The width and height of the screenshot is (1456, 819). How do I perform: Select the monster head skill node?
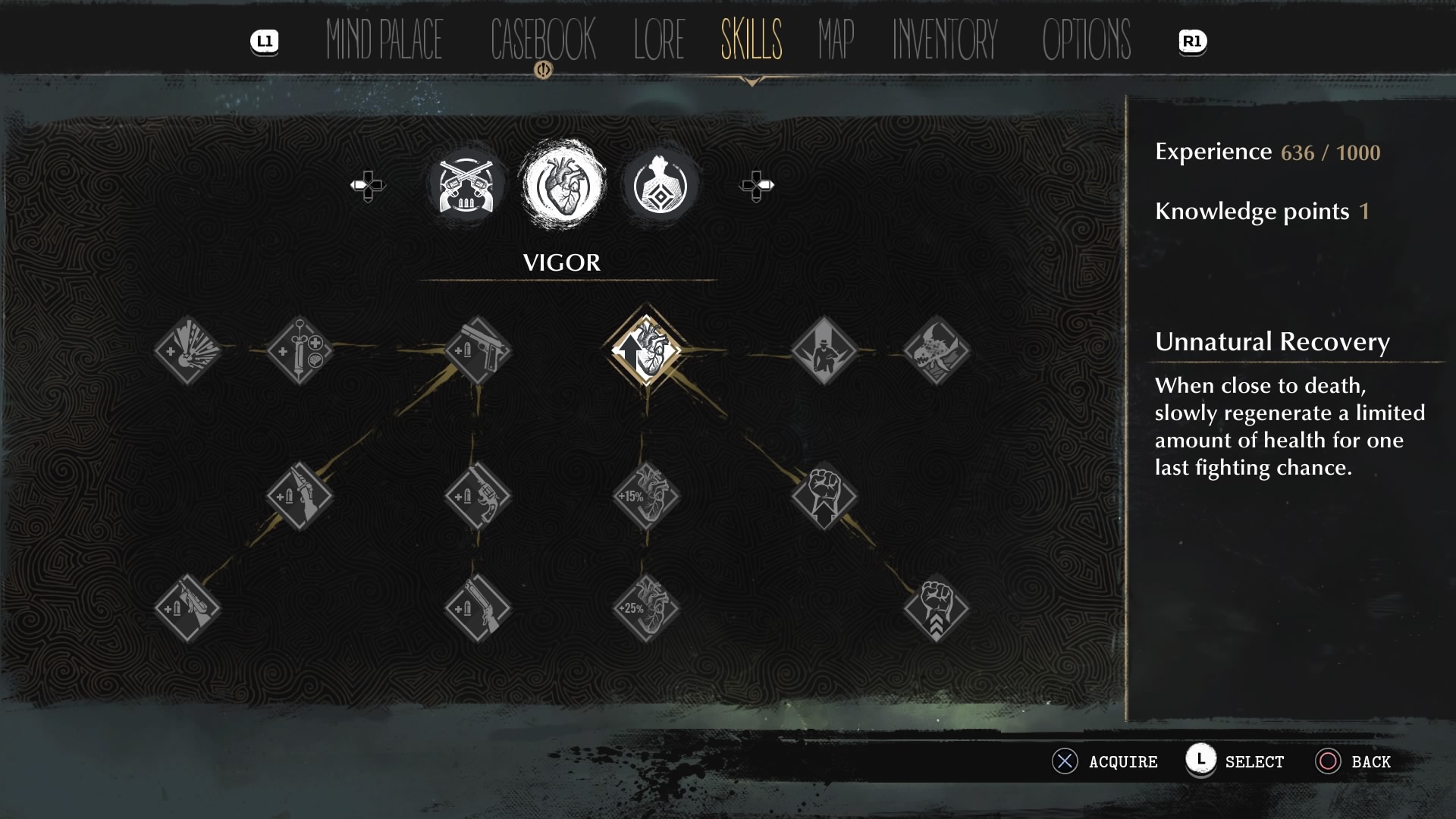point(937,350)
